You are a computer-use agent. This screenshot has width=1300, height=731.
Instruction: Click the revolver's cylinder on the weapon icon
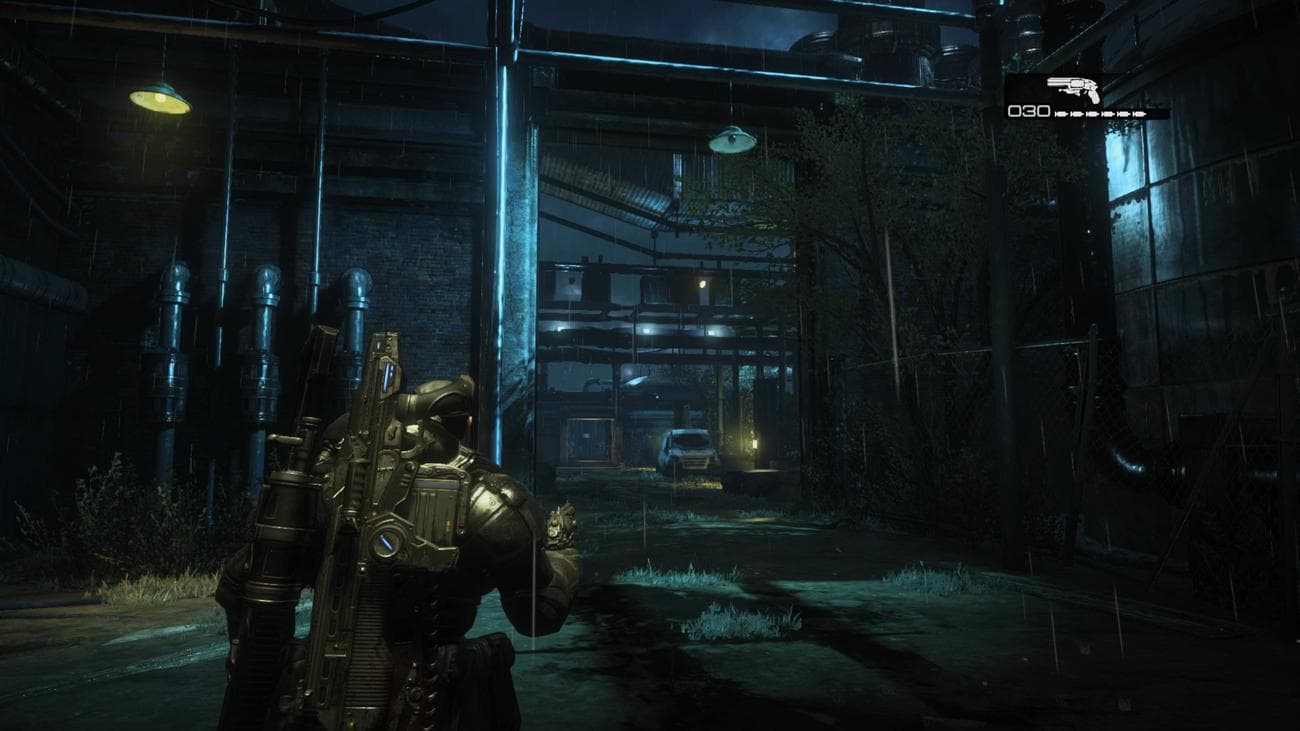click(x=1077, y=83)
